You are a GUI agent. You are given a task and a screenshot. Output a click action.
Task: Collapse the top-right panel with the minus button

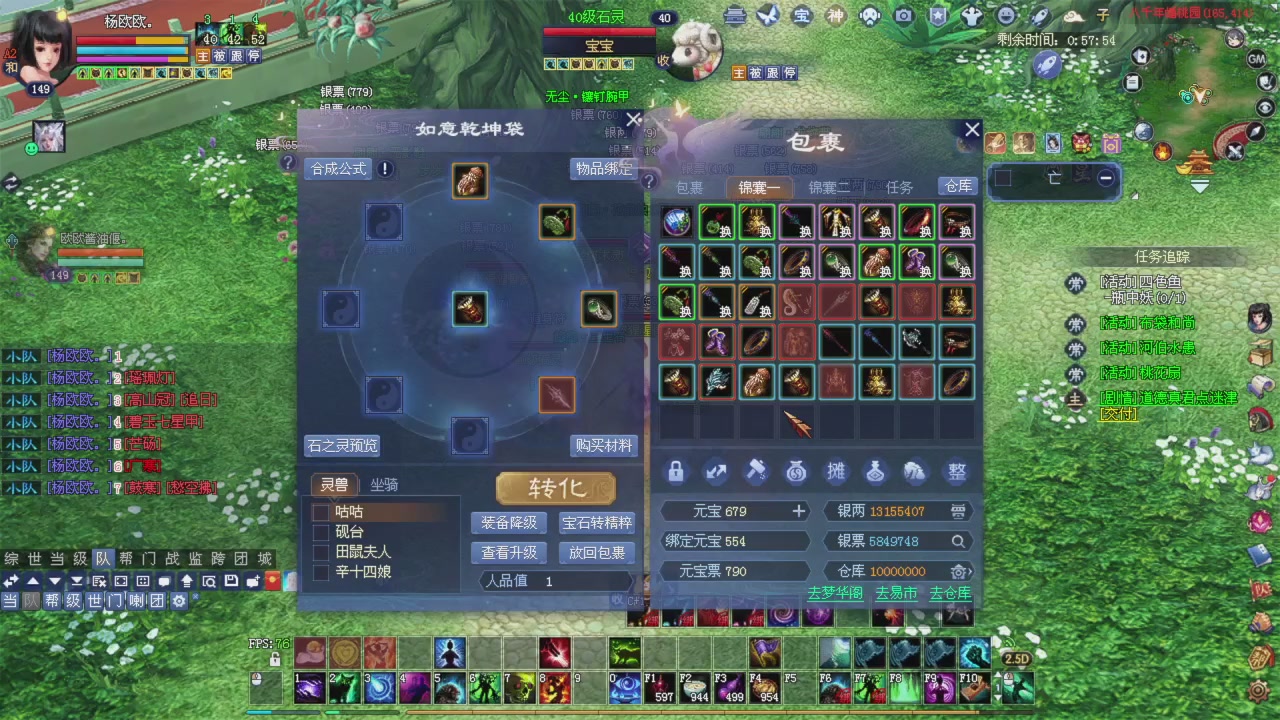coord(1105,178)
